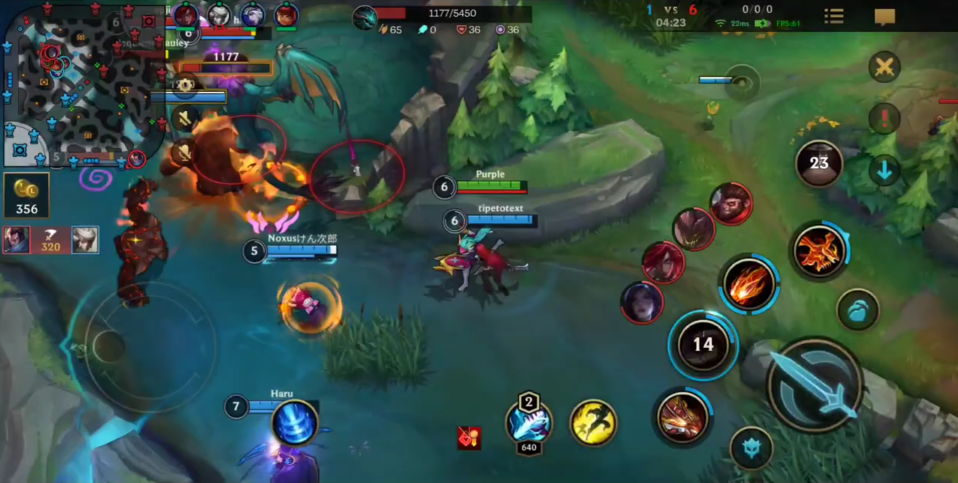Cast the flaming claw slash ability
Image resolution: width=958 pixels, height=483 pixels.
[747, 283]
